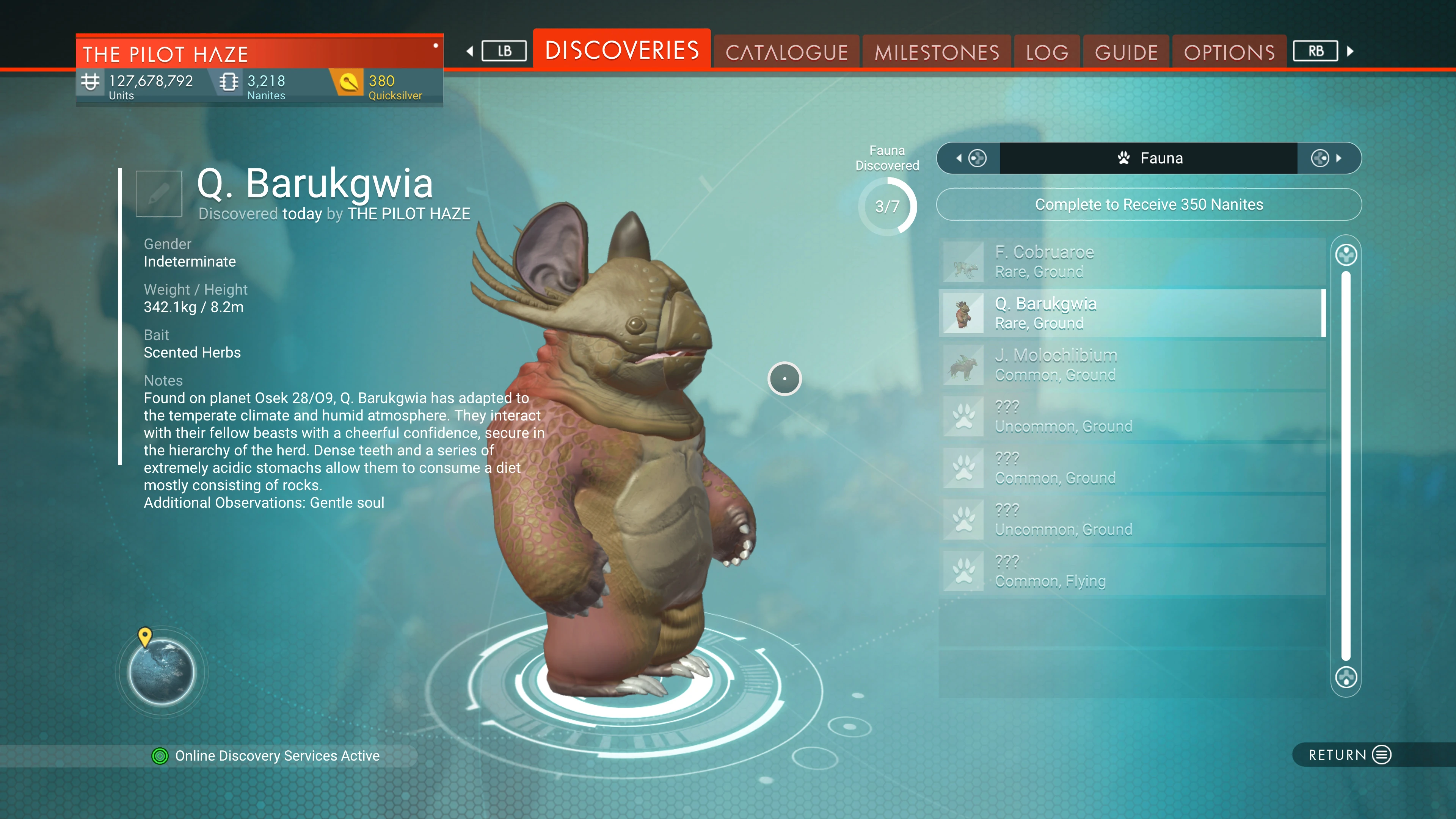Click the planet globe thumbnail
Viewport: 1456px width, 819px height.
point(162,672)
